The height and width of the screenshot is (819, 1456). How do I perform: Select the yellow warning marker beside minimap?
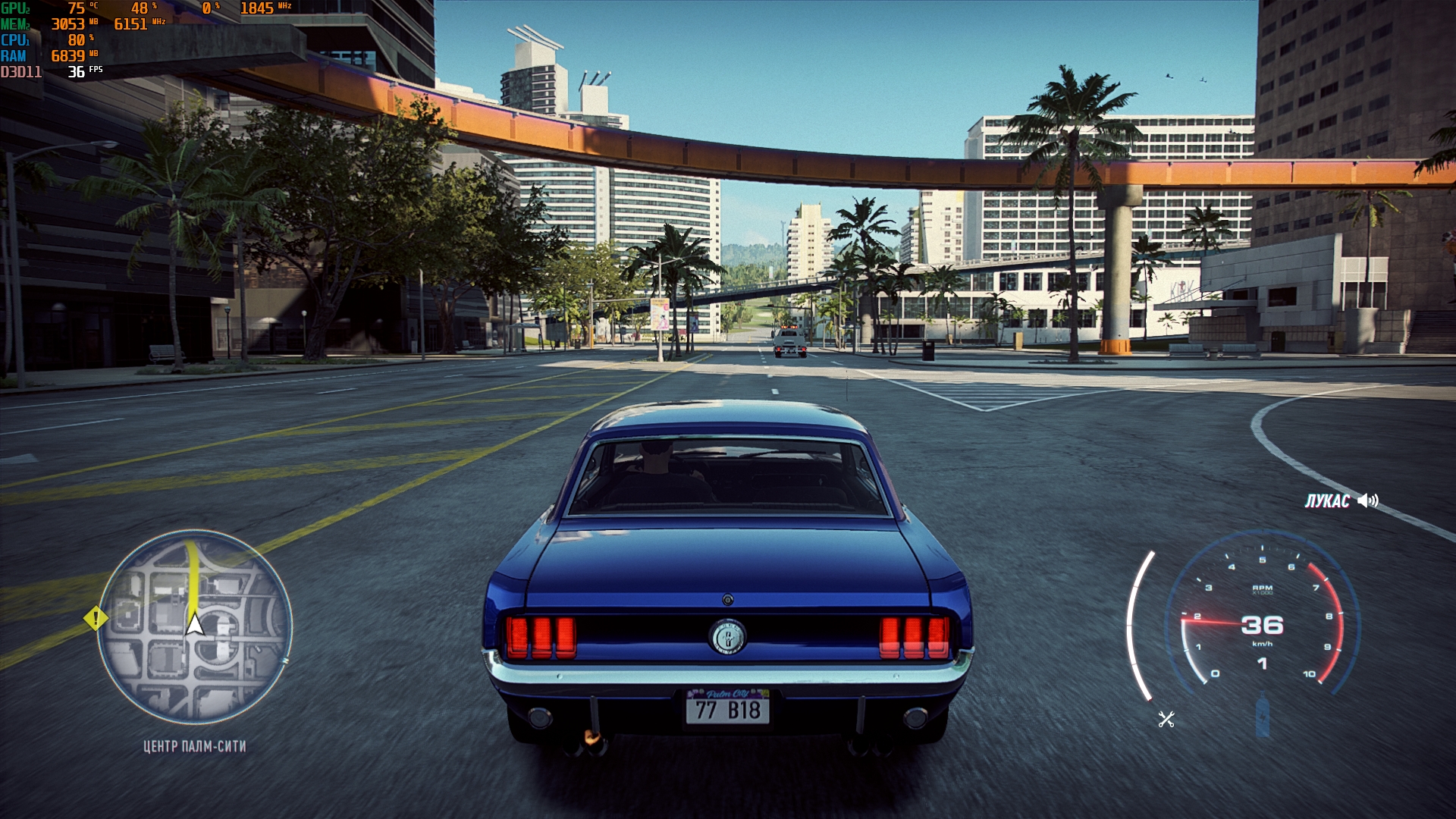[96, 618]
